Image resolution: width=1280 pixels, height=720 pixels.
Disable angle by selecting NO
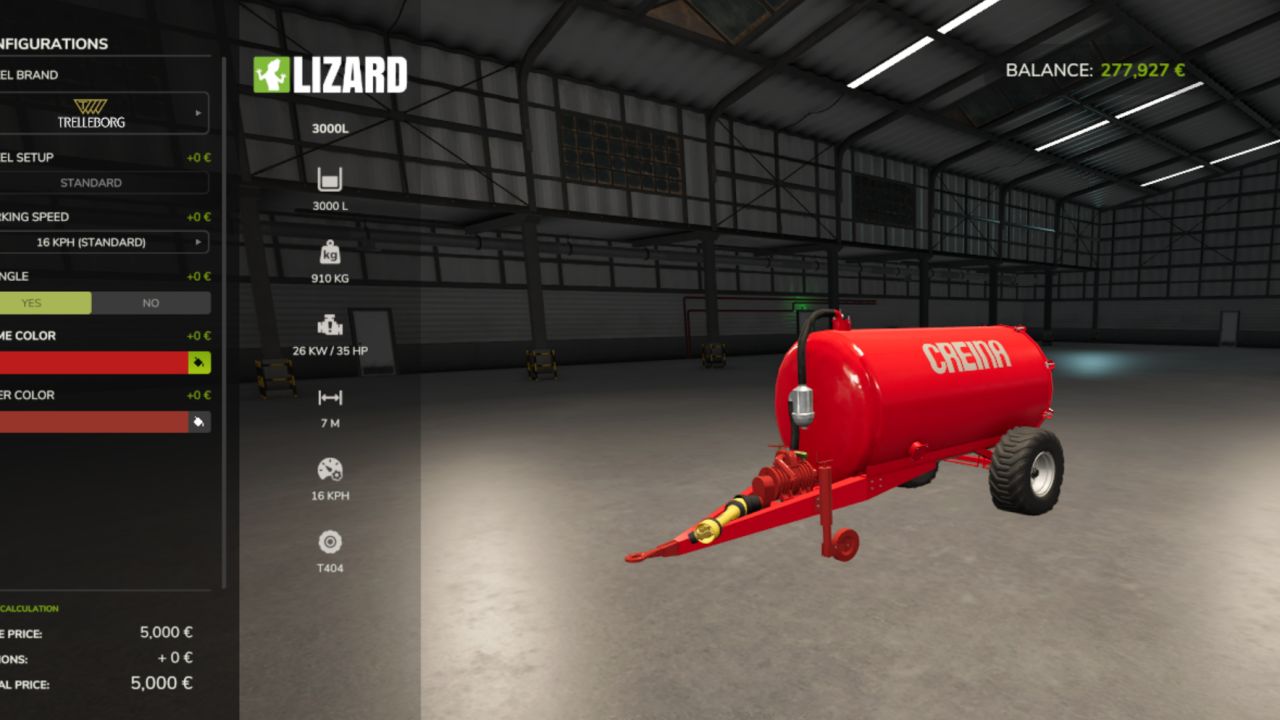(148, 302)
